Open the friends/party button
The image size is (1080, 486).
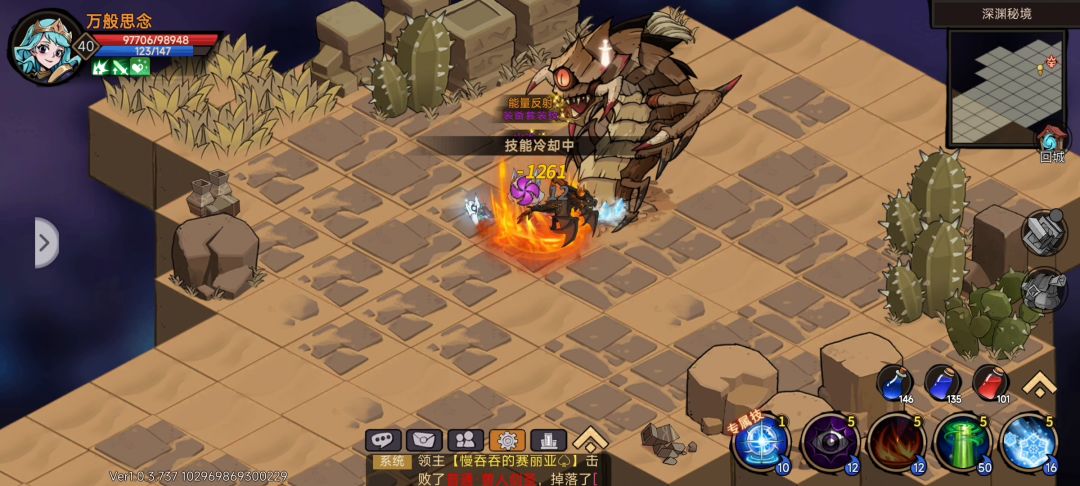466,440
